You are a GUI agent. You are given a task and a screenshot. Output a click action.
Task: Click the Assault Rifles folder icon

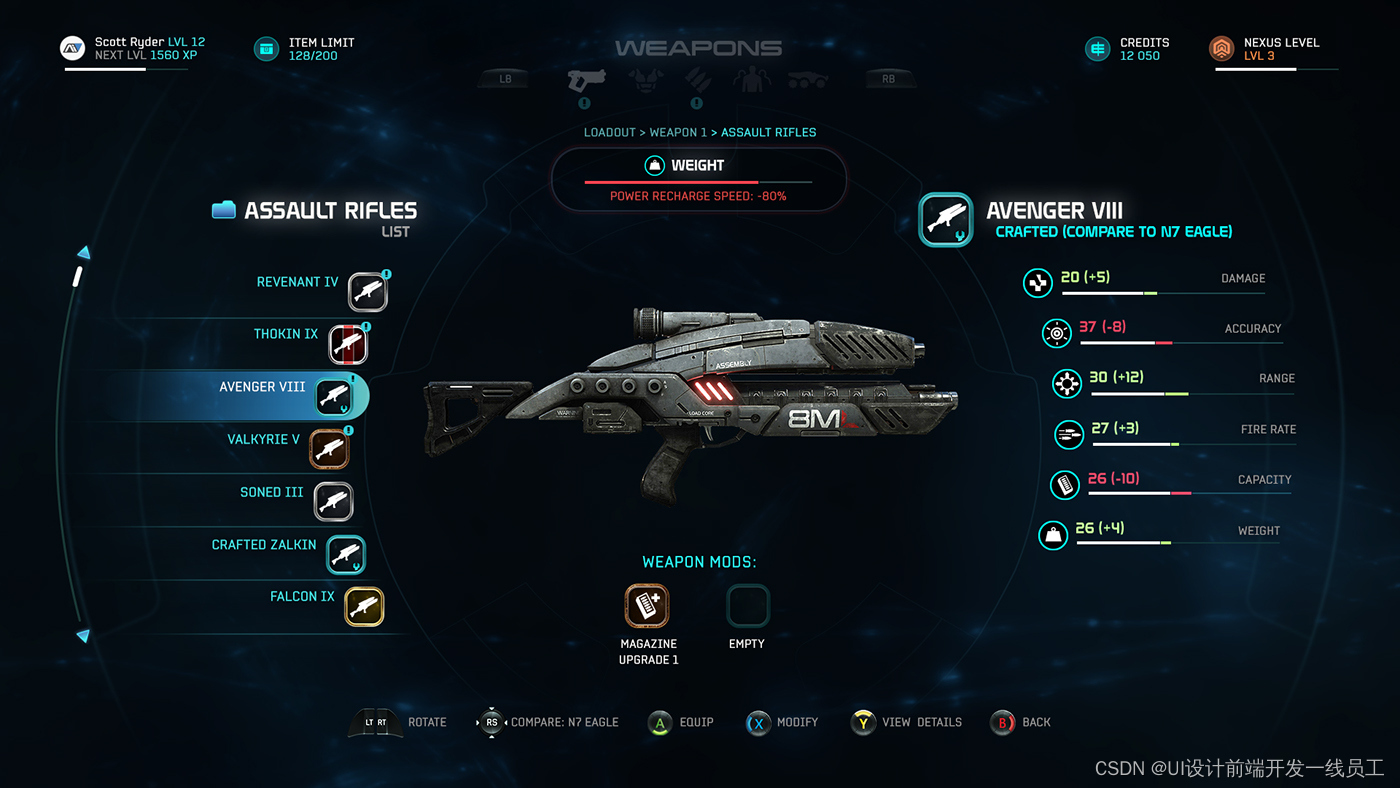pos(224,210)
